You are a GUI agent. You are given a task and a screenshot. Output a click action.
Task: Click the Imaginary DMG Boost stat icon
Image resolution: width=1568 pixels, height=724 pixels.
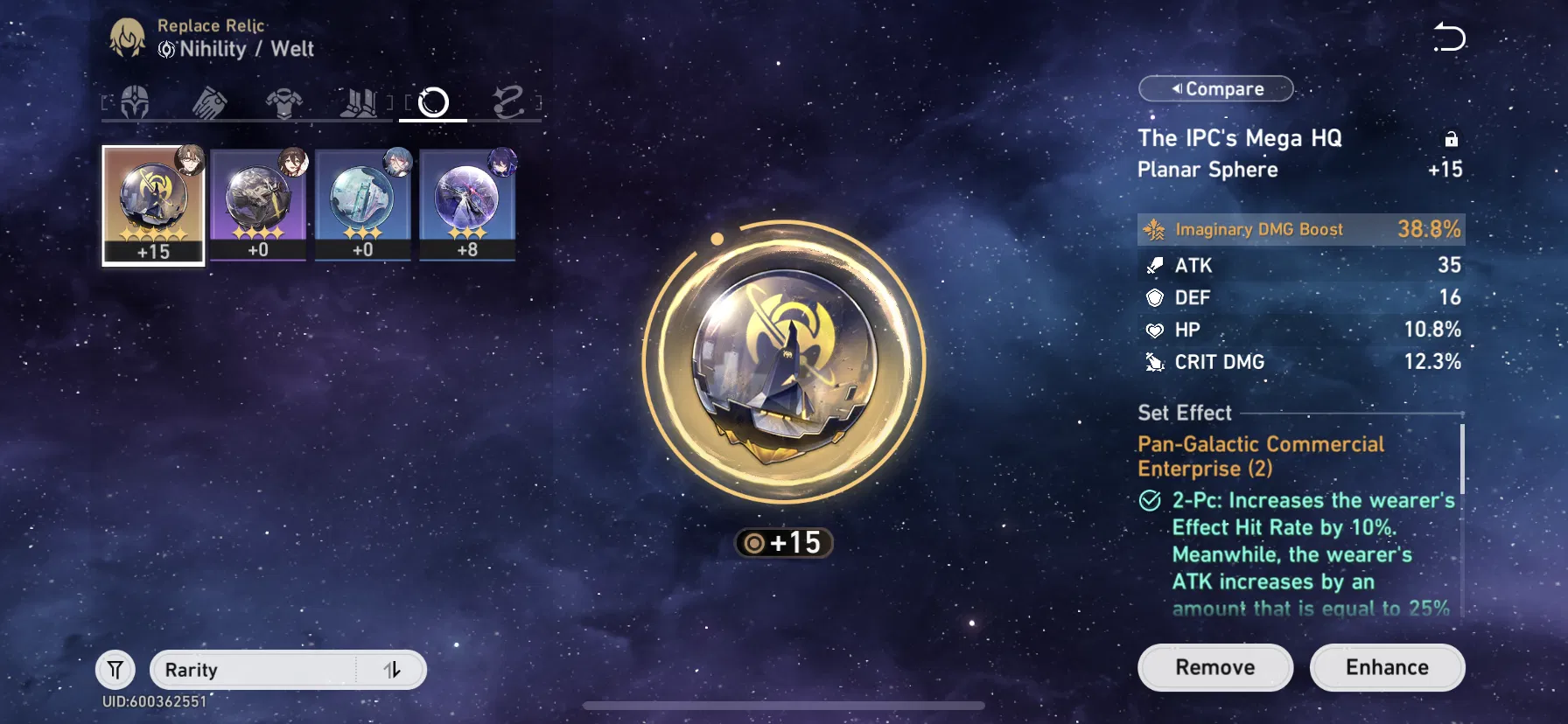point(1157,229)
